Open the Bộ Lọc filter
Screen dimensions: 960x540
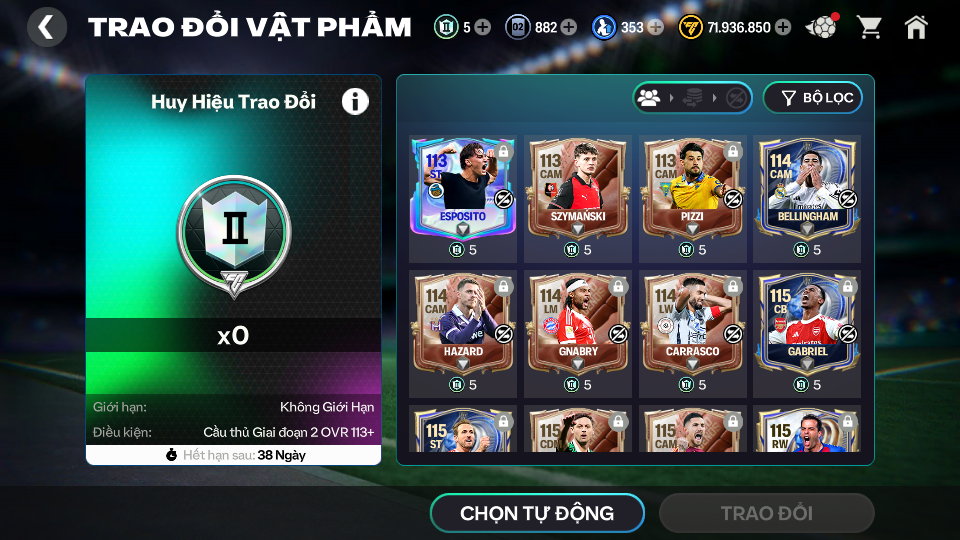(812, 98)
